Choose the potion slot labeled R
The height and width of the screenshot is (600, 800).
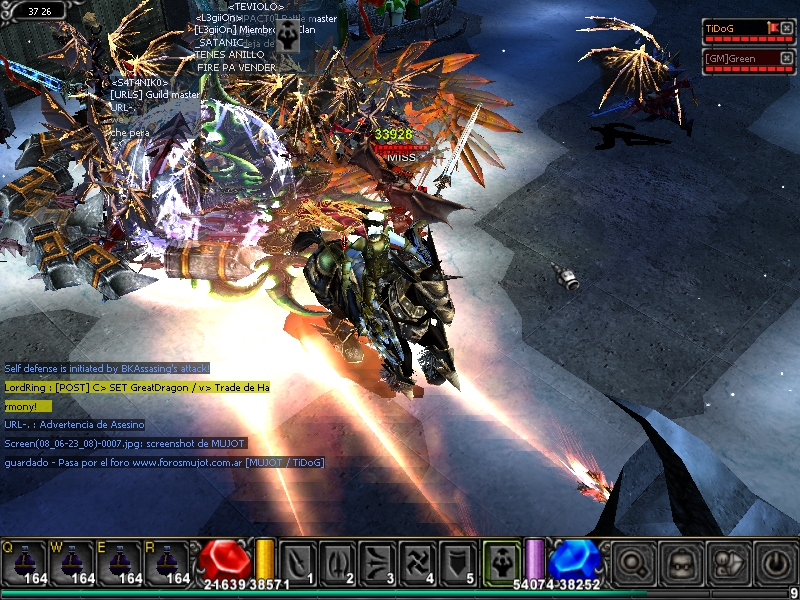pos(168,563)
